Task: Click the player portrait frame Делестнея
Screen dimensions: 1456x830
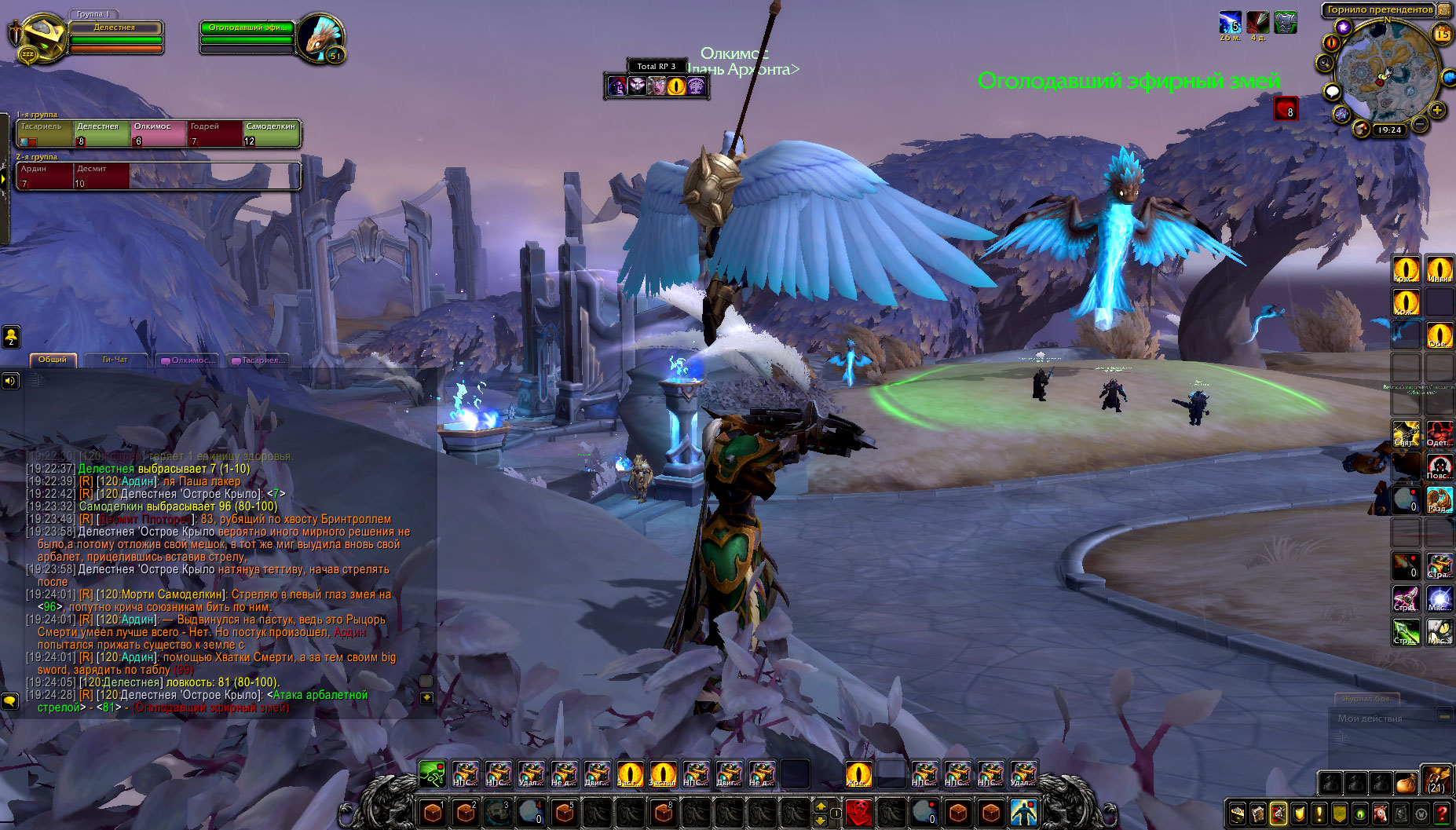Action: [x=38, y=37]
